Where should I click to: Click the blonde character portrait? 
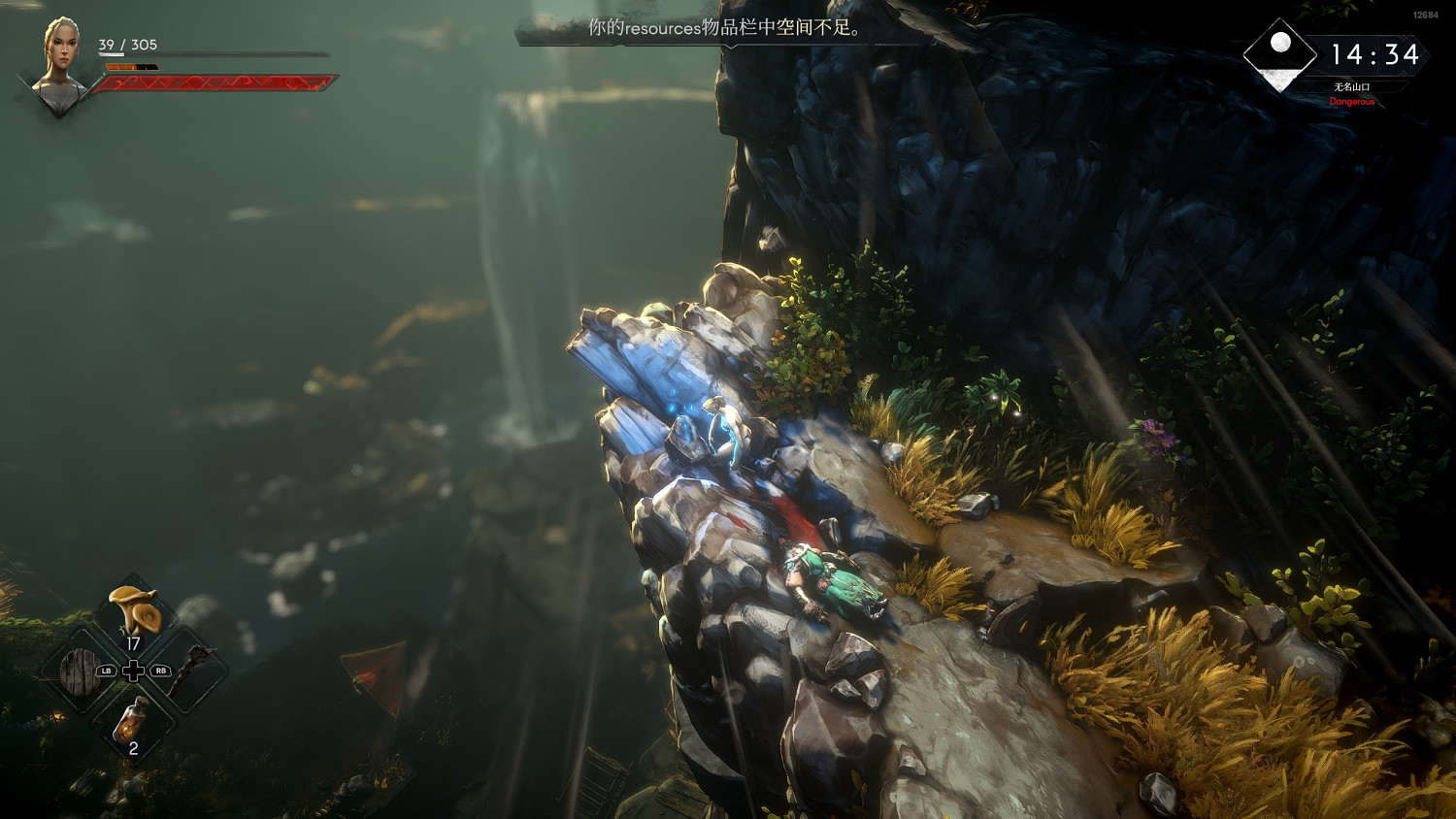[60, 61]
